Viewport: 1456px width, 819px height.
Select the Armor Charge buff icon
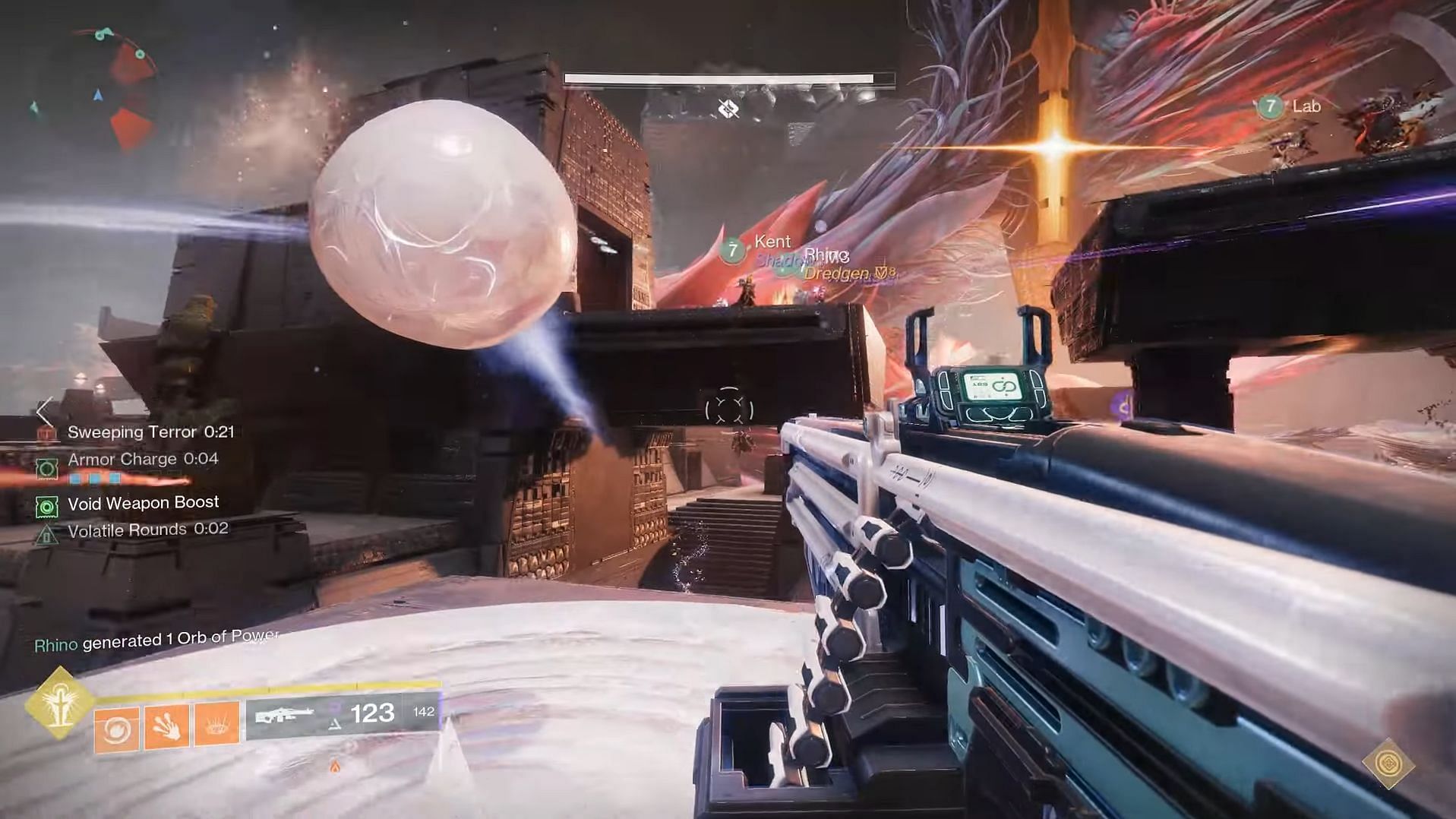[47, 467]
